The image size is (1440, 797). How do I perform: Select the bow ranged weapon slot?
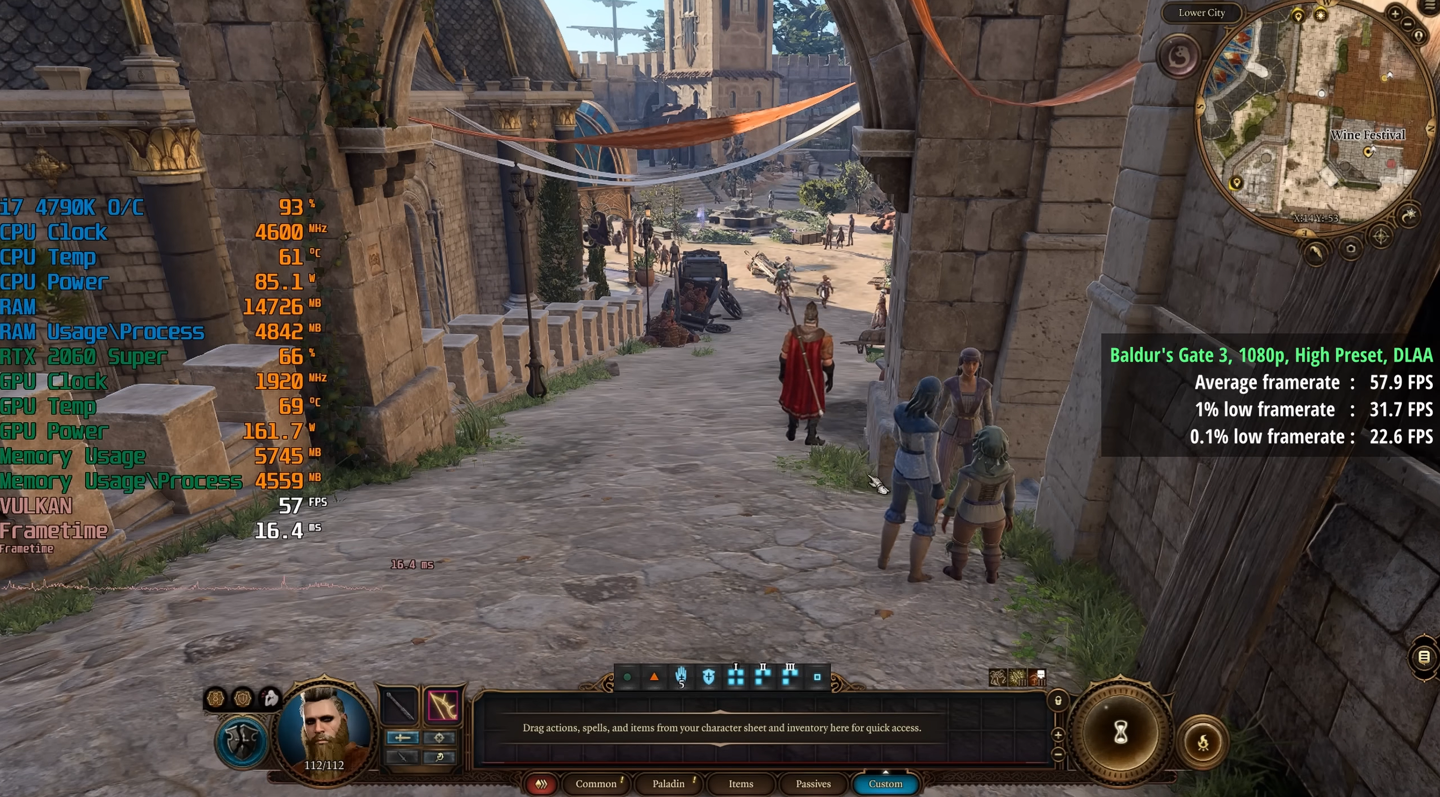(x=442, y=706)
